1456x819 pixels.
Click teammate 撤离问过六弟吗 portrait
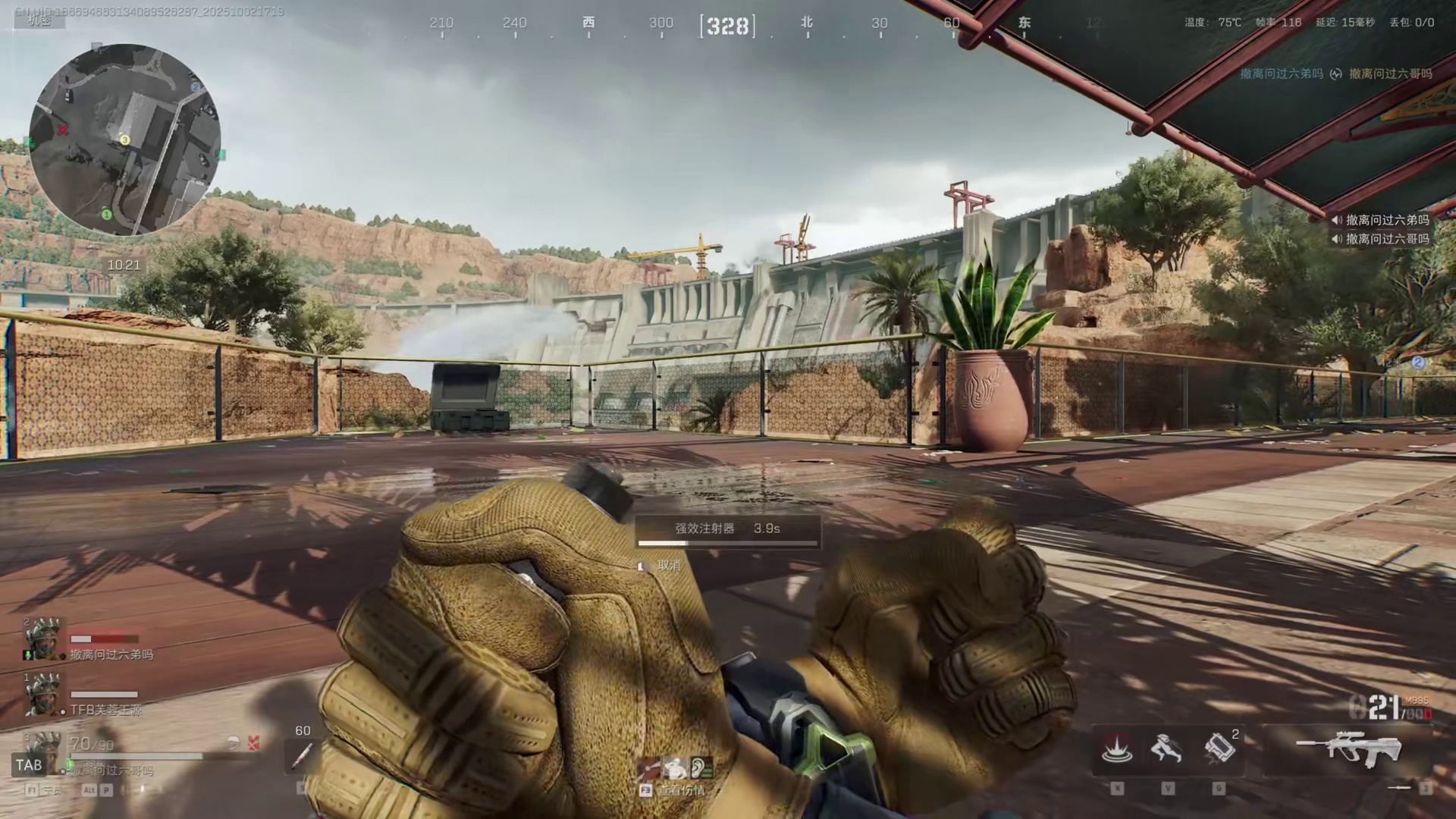point(42,641)
